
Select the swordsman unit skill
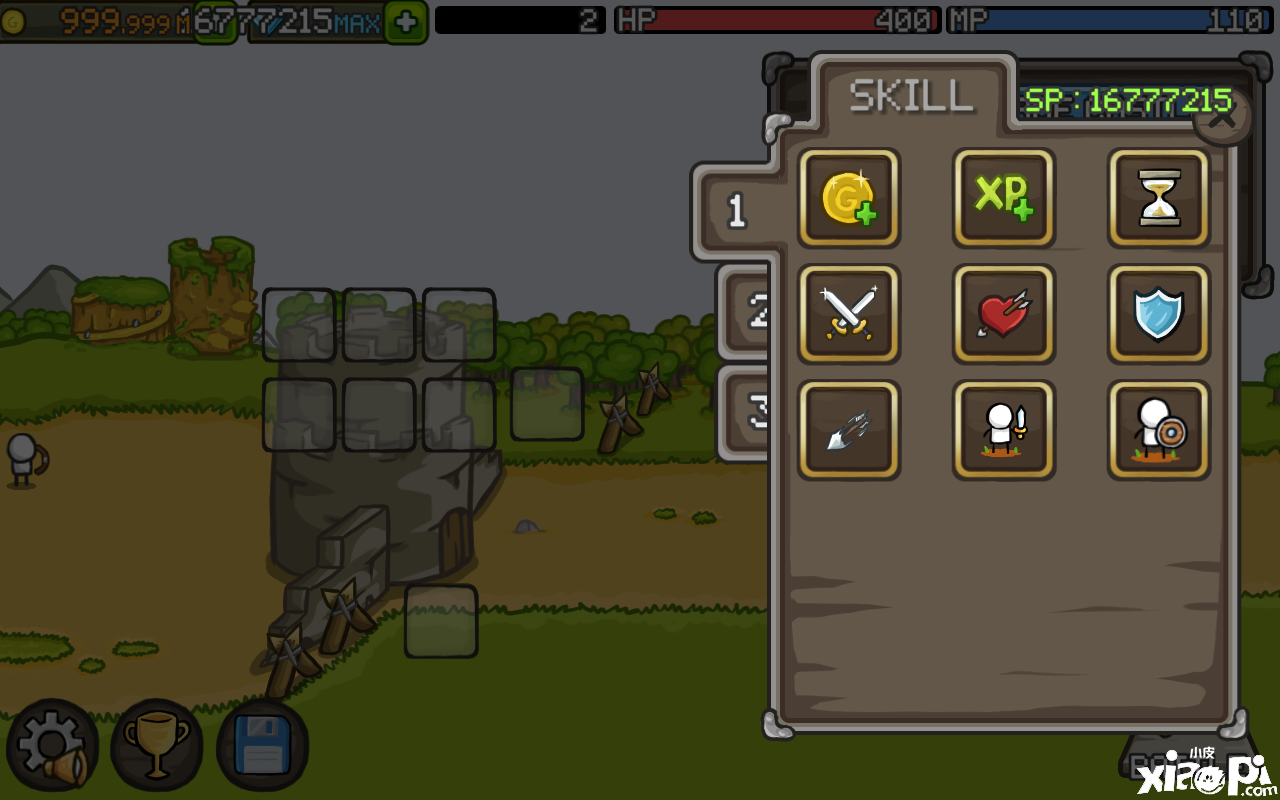1003,430
